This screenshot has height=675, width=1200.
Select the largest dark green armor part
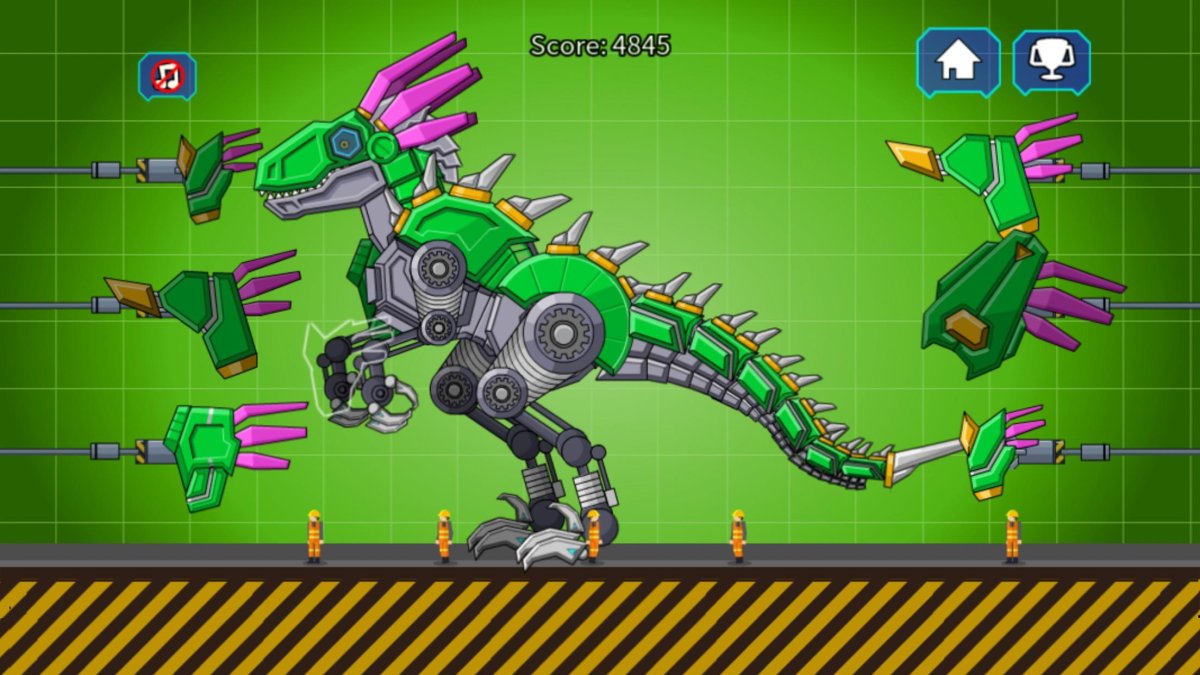(985, 305)
